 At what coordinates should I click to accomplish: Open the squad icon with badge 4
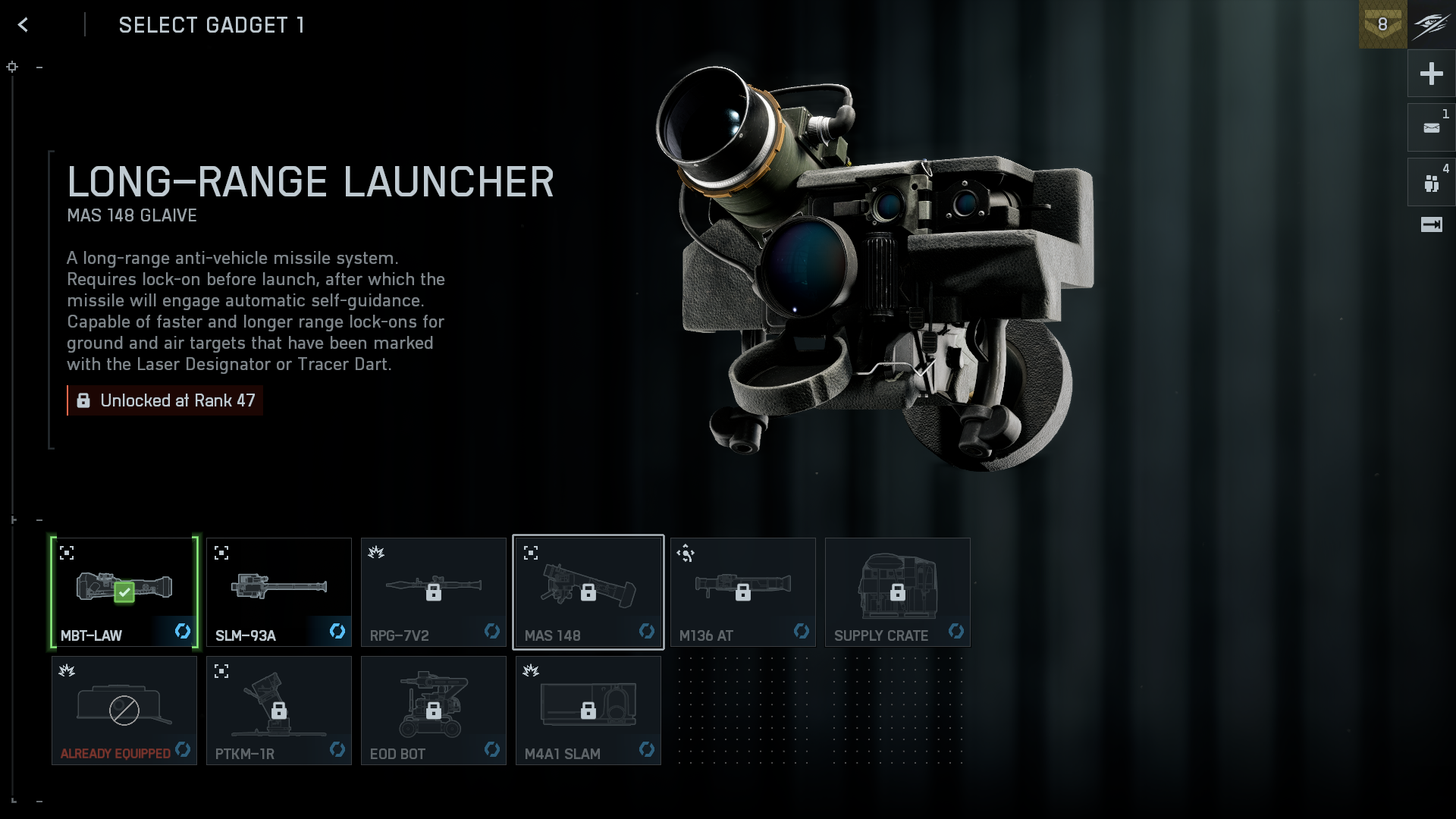click(x=1431, y=183)
